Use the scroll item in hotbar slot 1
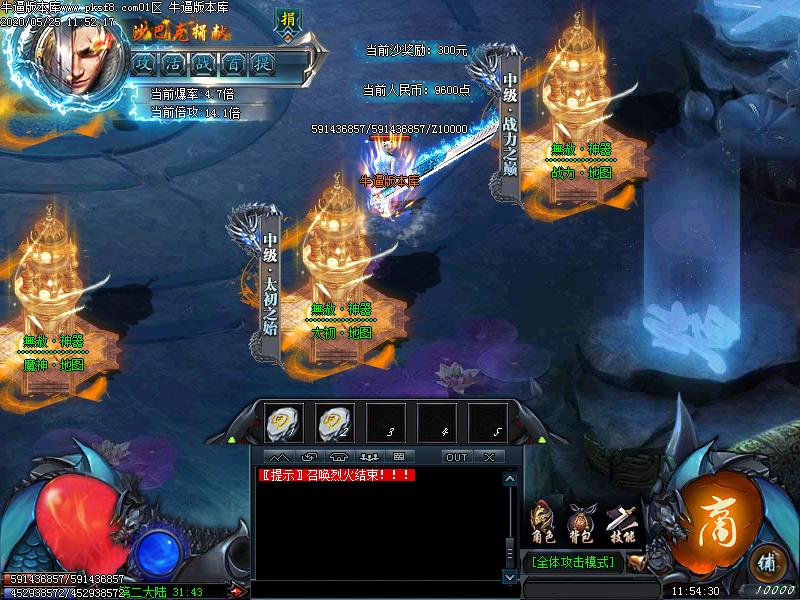The image size is (800, 600). pyautogui.click(x=283, y=423)
